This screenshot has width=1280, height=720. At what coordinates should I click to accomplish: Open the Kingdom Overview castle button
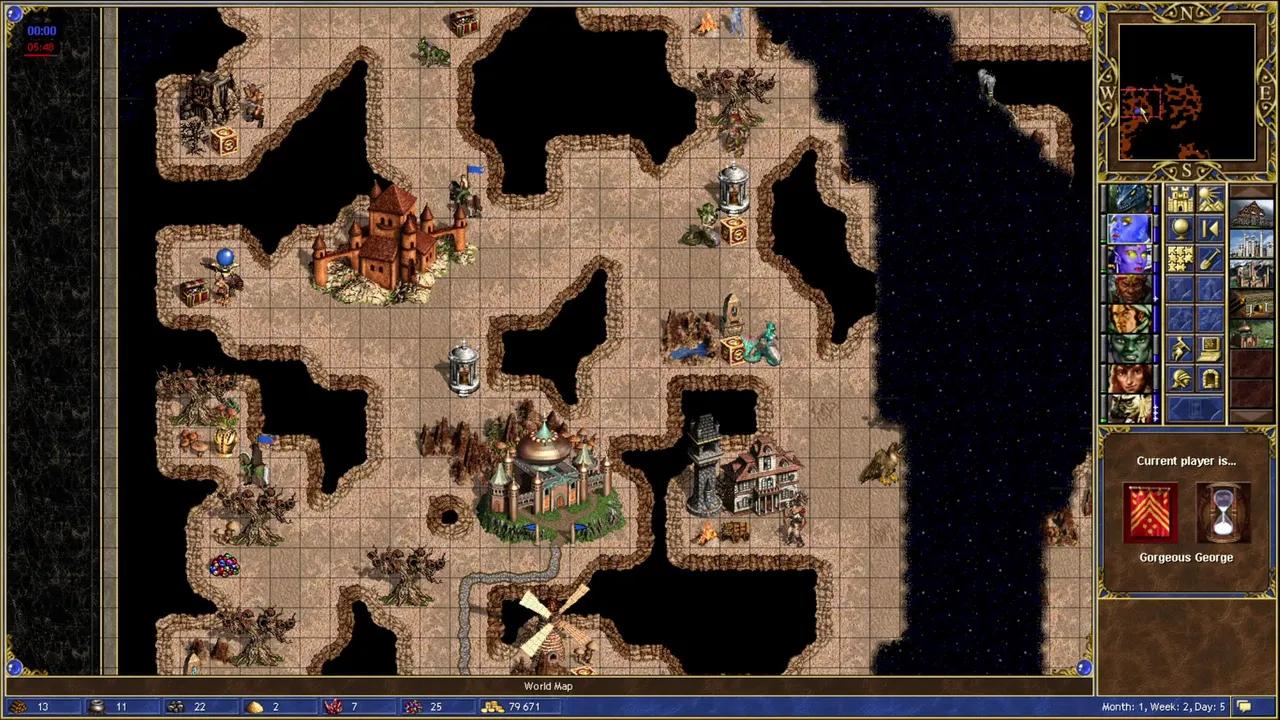click(x=1180, y=198)
